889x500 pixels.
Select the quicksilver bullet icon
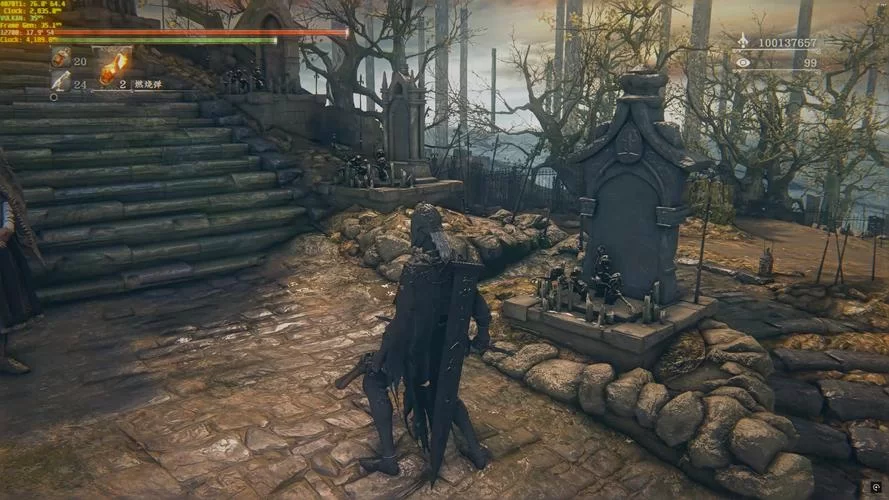(x=60, y=82)
